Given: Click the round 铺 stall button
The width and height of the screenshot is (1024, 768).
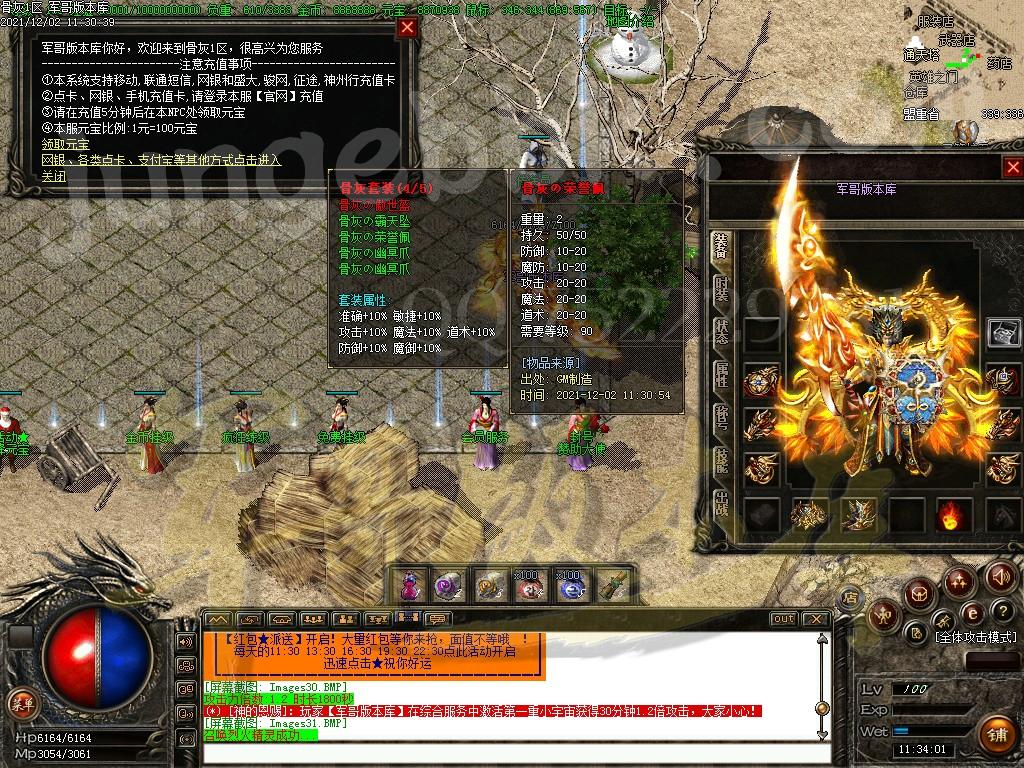Looking at the screenshot, I should point(994,735).
